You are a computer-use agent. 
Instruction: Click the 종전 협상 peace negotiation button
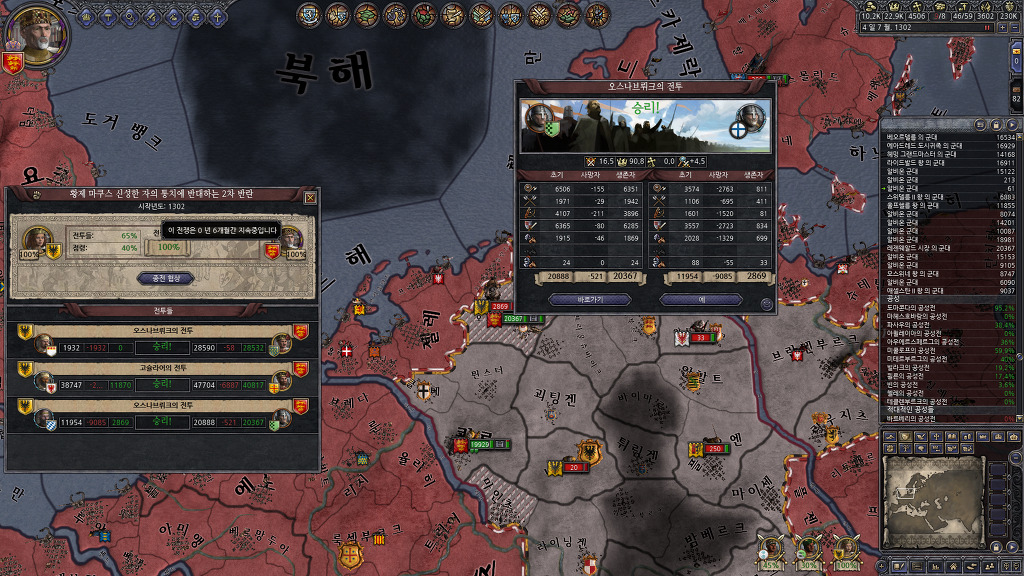point(165,279)
